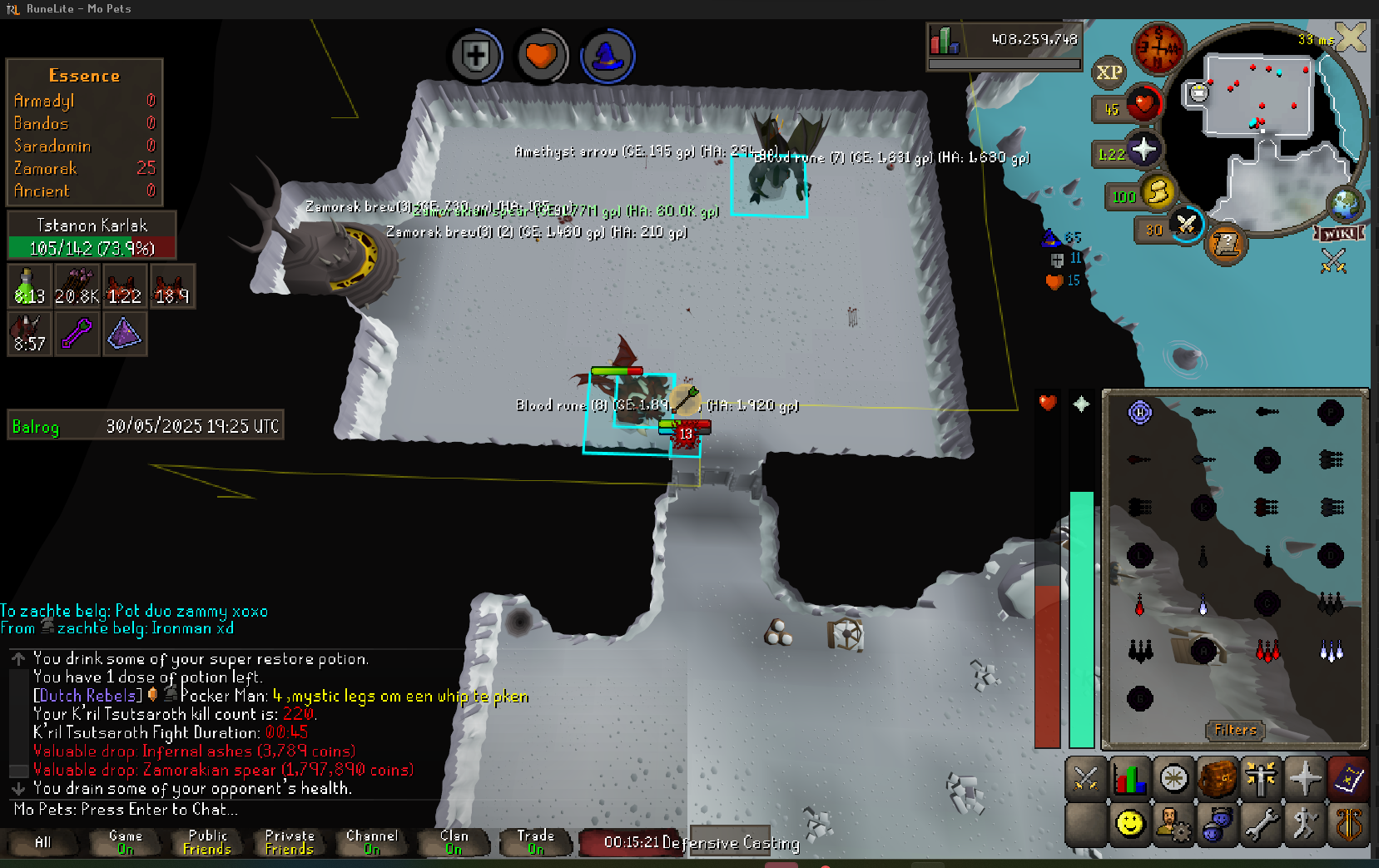Activate quick prayers via prayer orb
This screenshot has width=1379, height=868.
click(x=1143, y=150)
